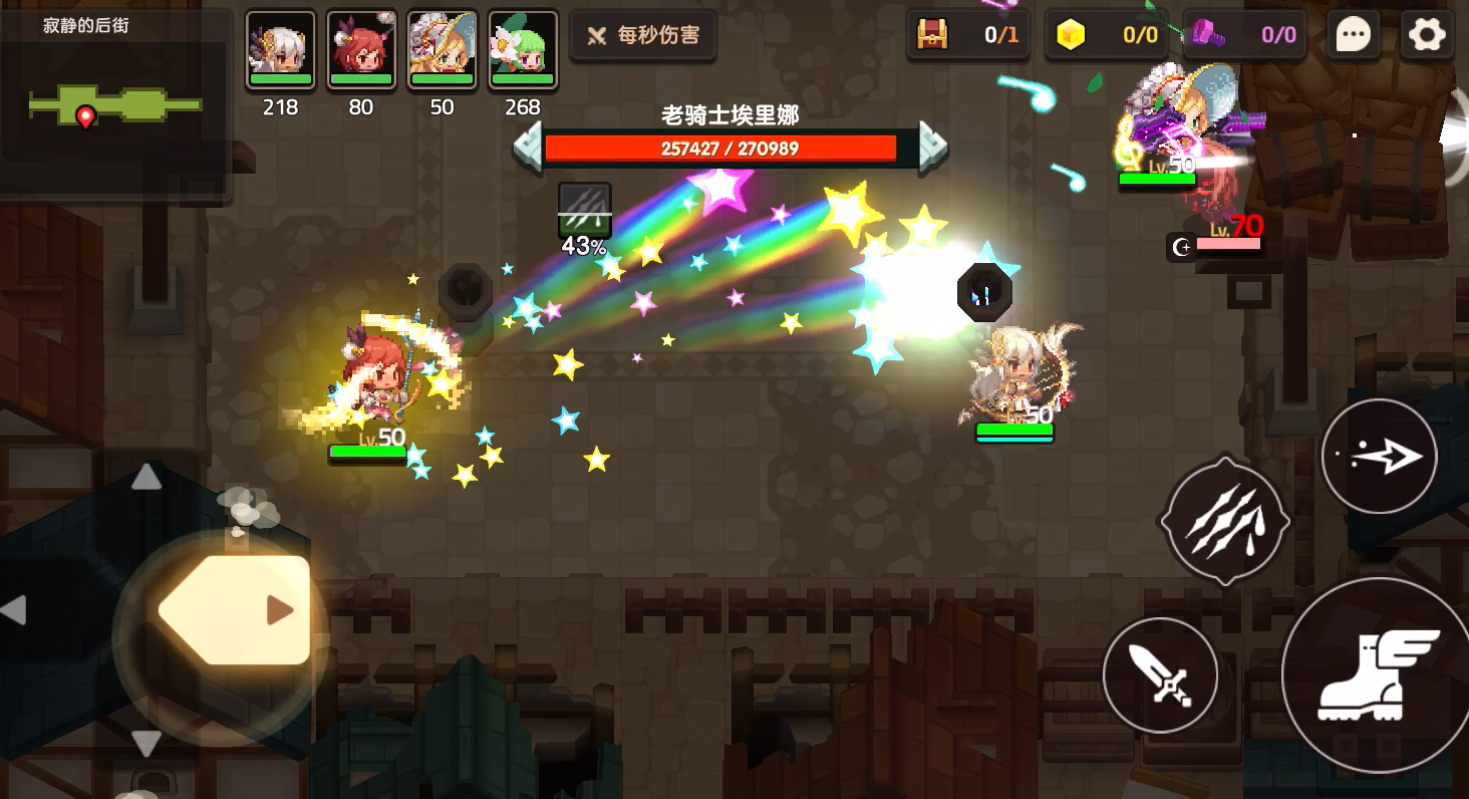Tap the winged boot dash button

[x=1378, y=675]
